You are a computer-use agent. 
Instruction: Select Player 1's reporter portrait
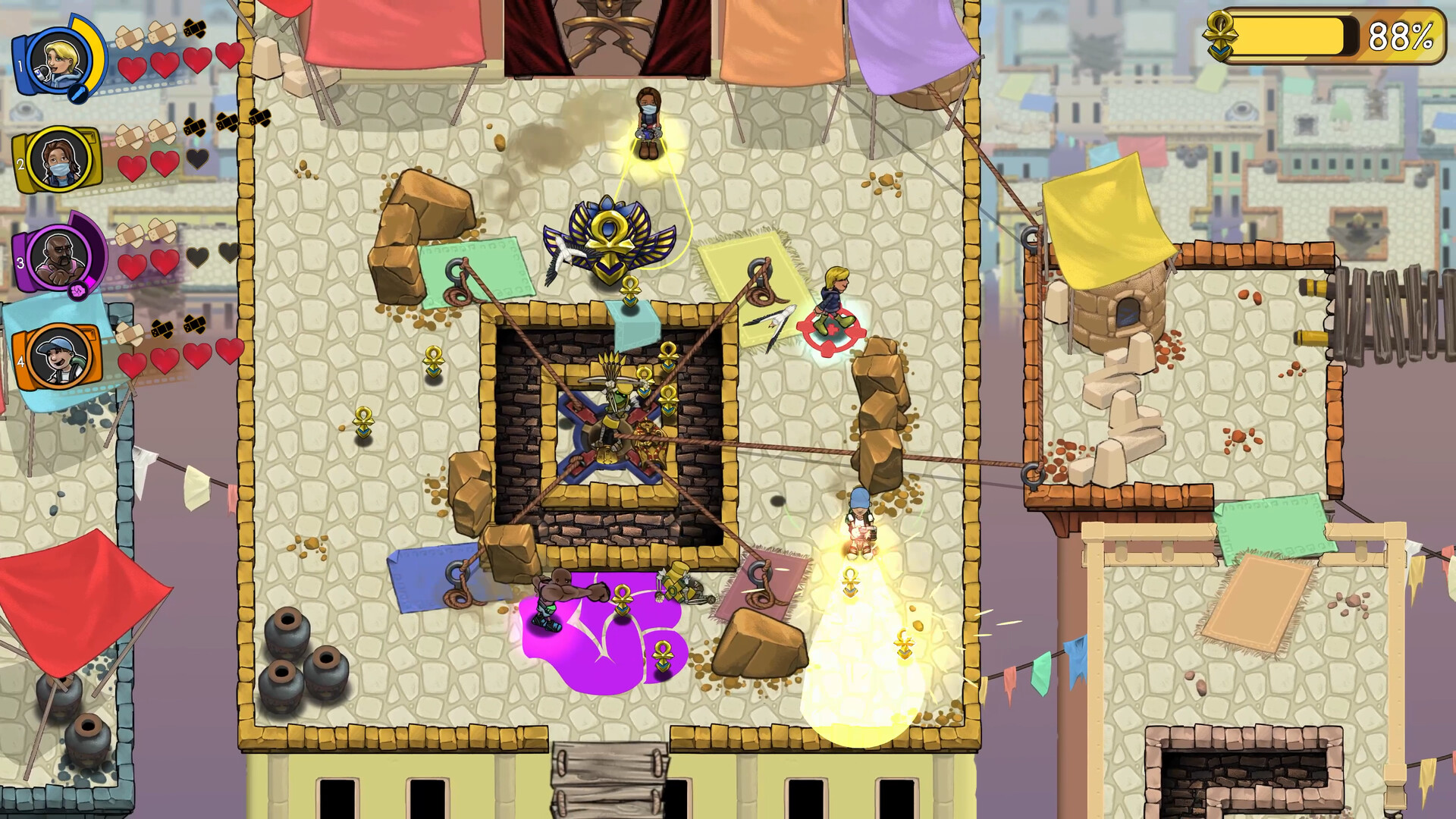[x=58, y=64]
